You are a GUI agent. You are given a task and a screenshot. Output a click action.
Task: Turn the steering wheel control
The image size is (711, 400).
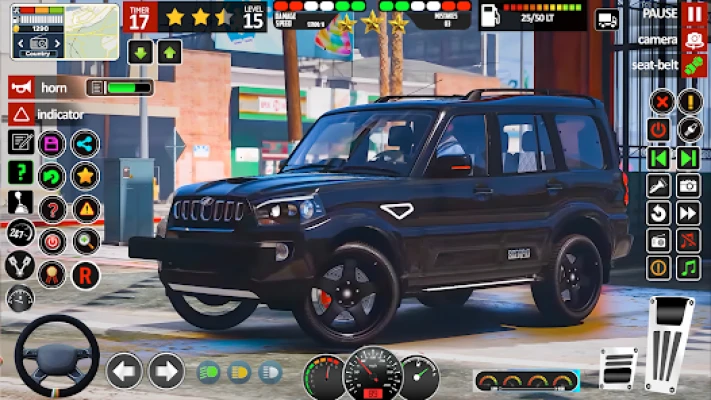[x=57, y=357]
